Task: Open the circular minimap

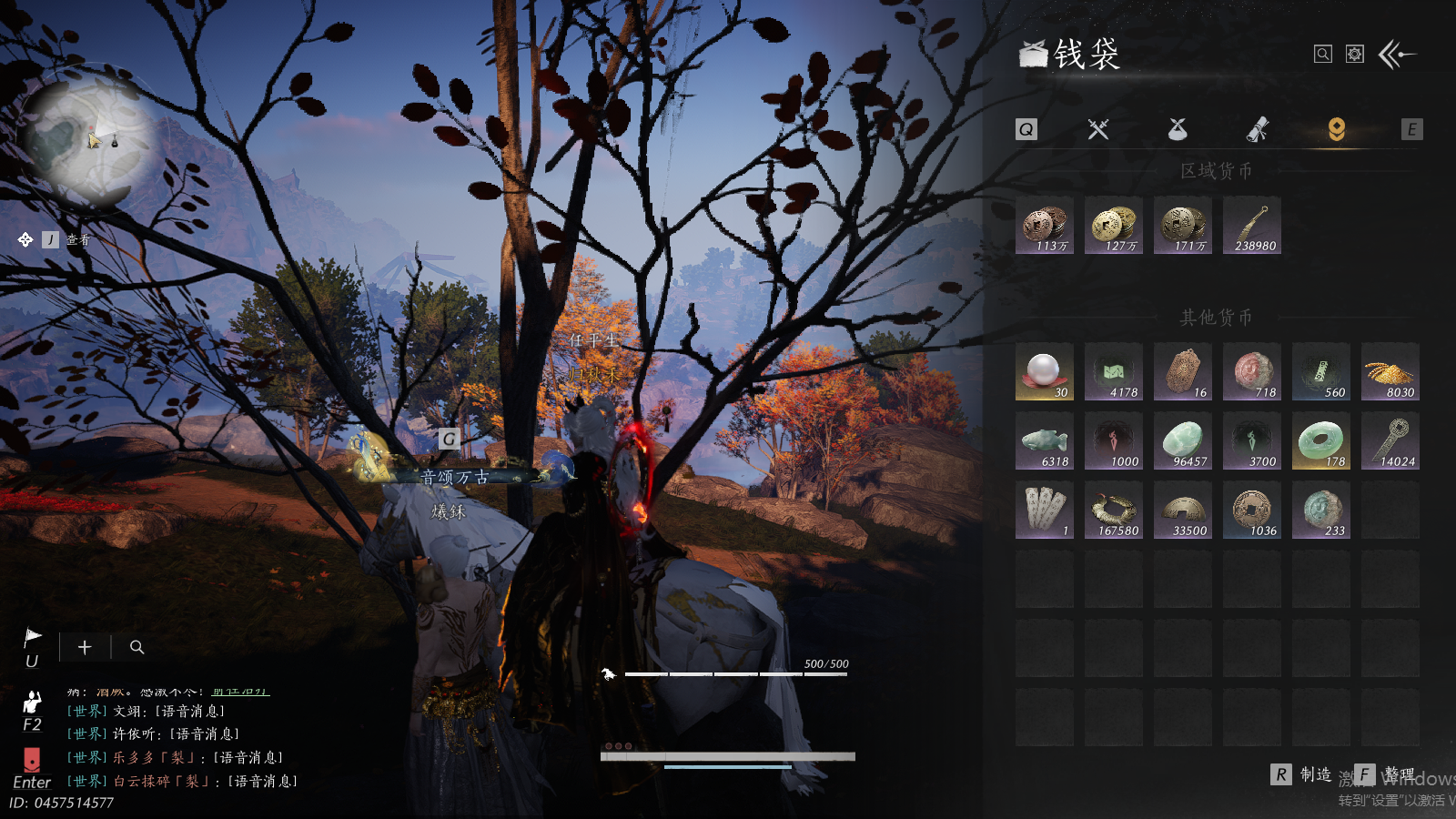Action: [88, 138]
